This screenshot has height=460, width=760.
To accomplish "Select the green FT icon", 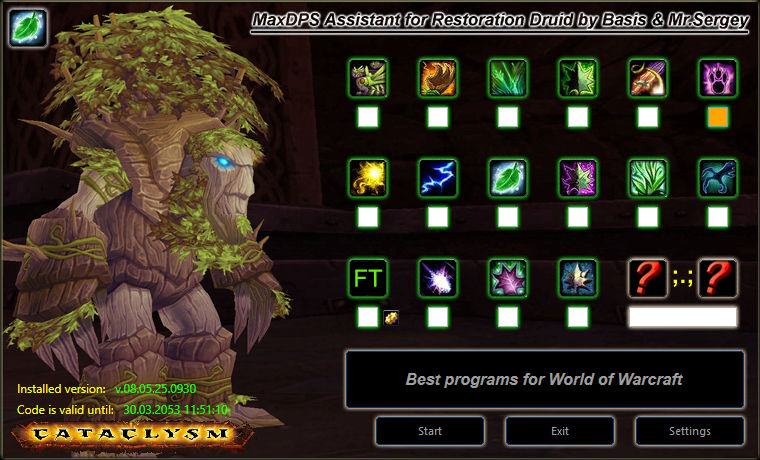I will (x=368, y=278).
